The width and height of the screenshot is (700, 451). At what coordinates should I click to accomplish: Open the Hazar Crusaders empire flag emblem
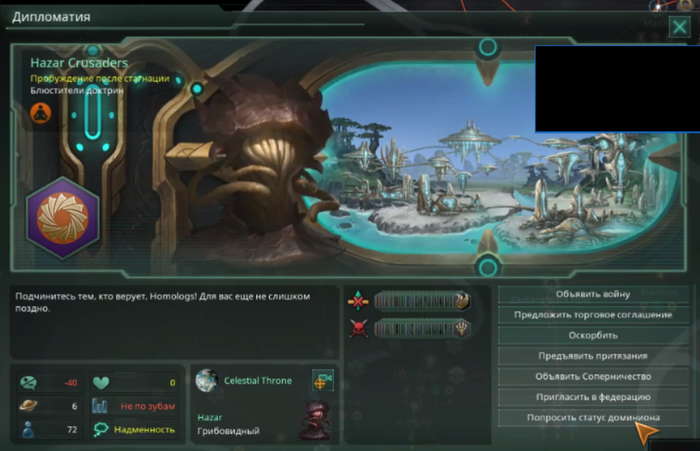pyautogui.click(x=62, y=217)
